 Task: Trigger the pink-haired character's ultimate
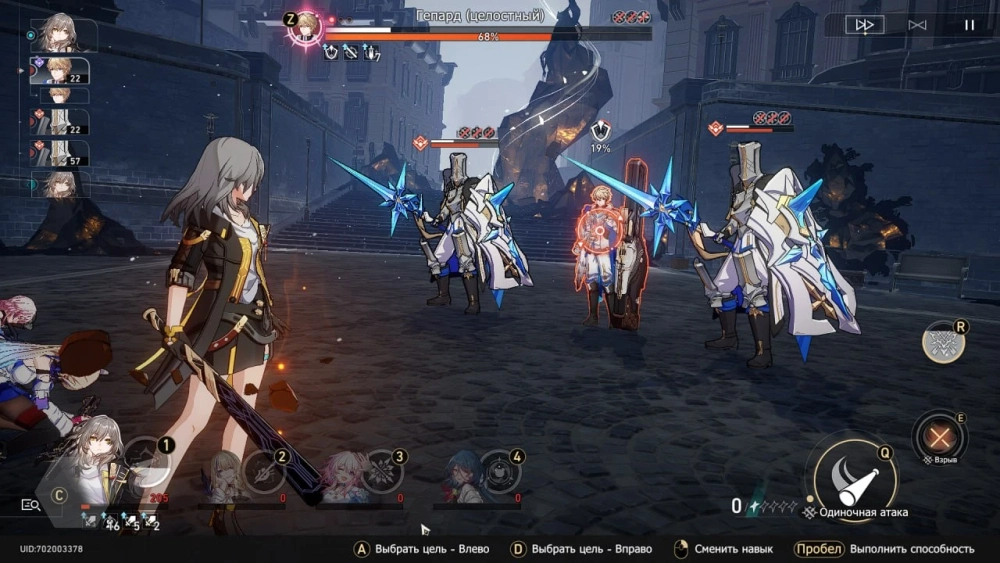(382, 472)
